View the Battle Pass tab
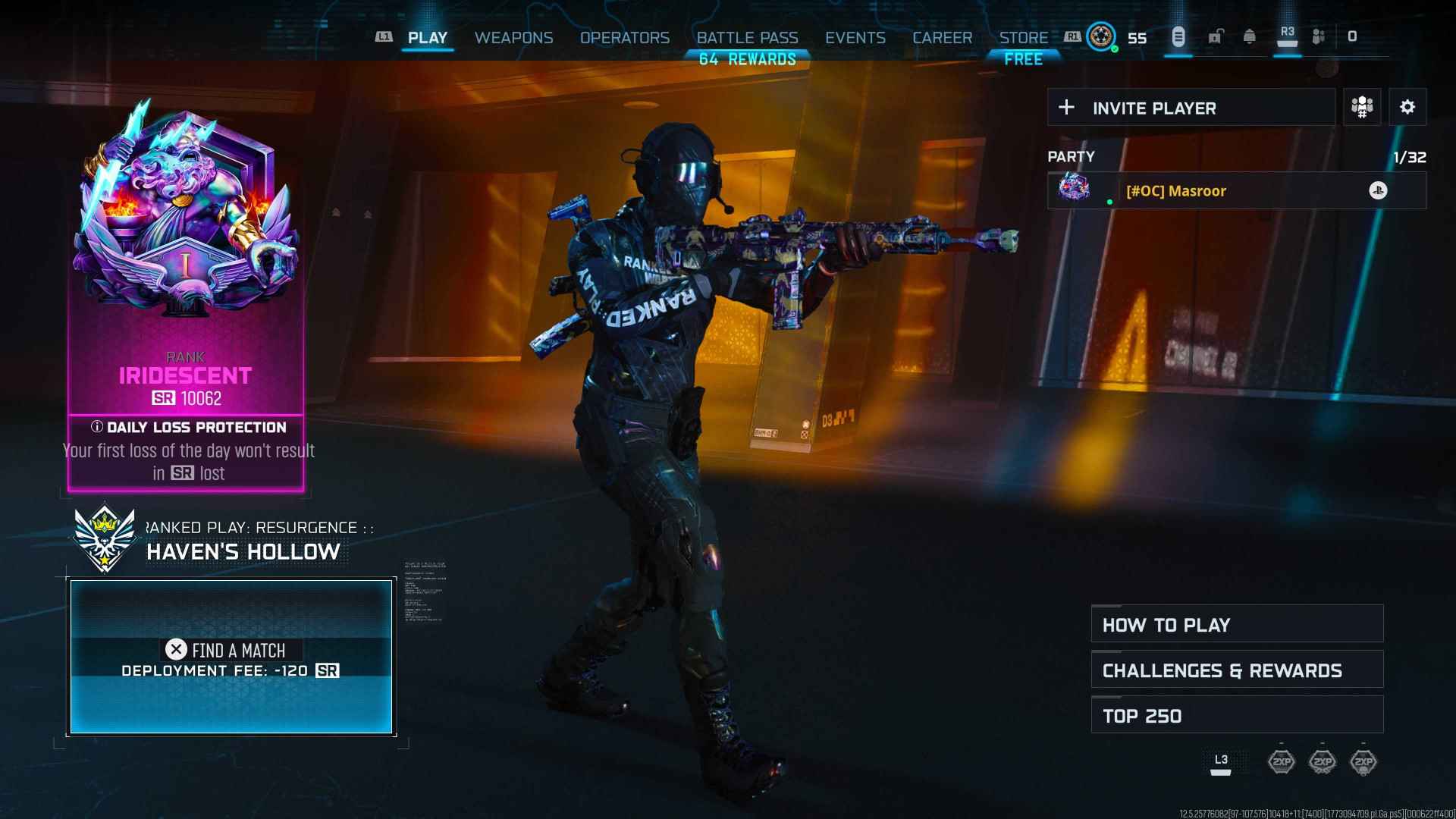 747,37
